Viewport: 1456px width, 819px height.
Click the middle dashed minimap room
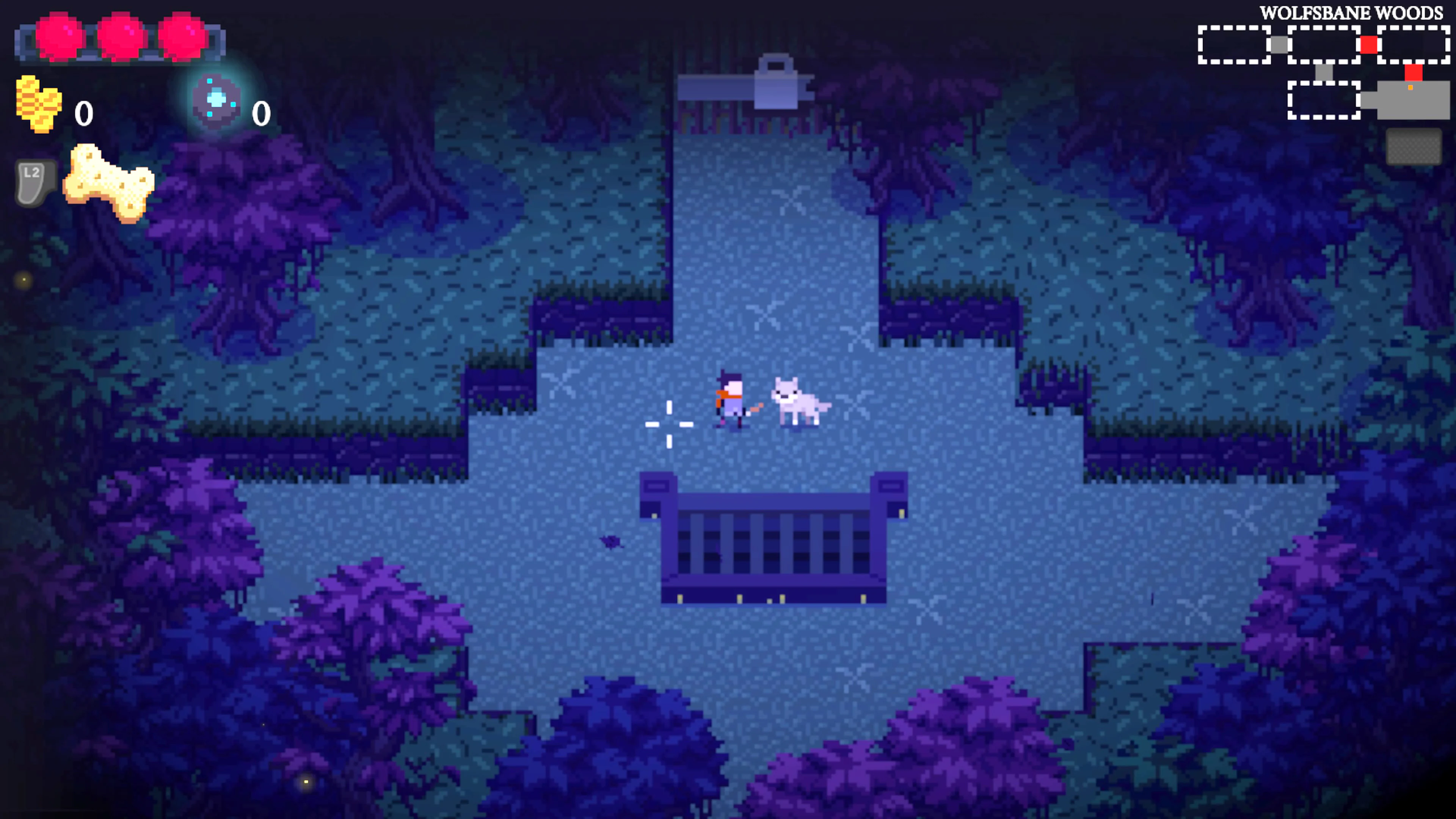pyautogui.click(x=1324, y=45)
